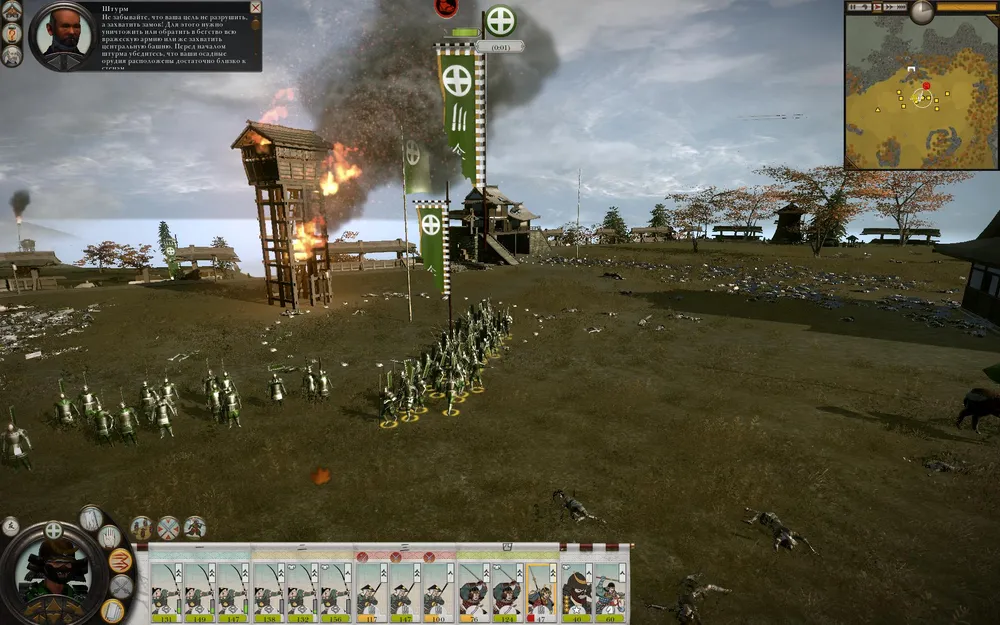This screenshot has width=1000, height=625.
Task: Click the crossed-arrows round button
Action: 168,527
